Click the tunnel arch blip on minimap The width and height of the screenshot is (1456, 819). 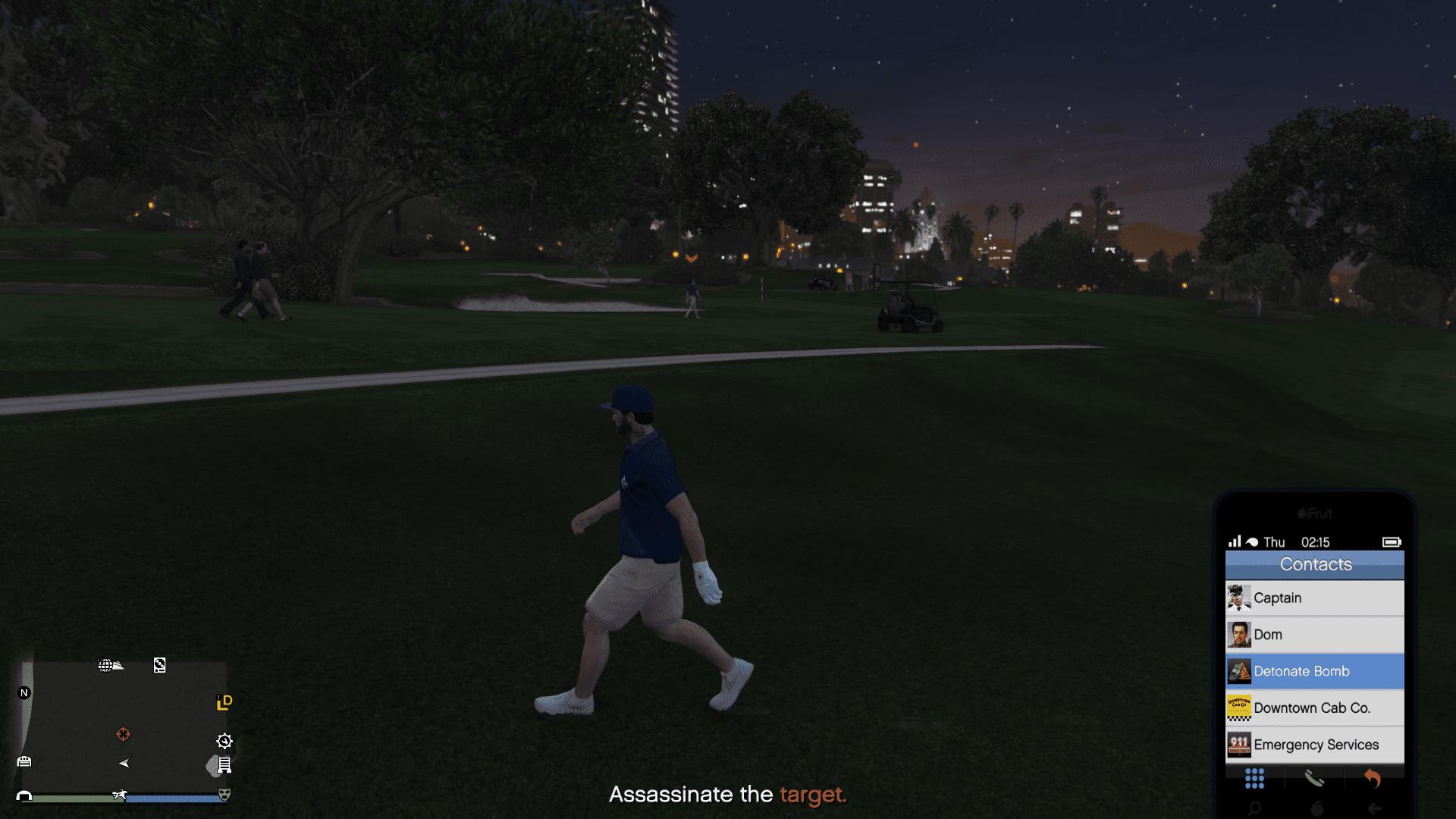coord(24,796)
